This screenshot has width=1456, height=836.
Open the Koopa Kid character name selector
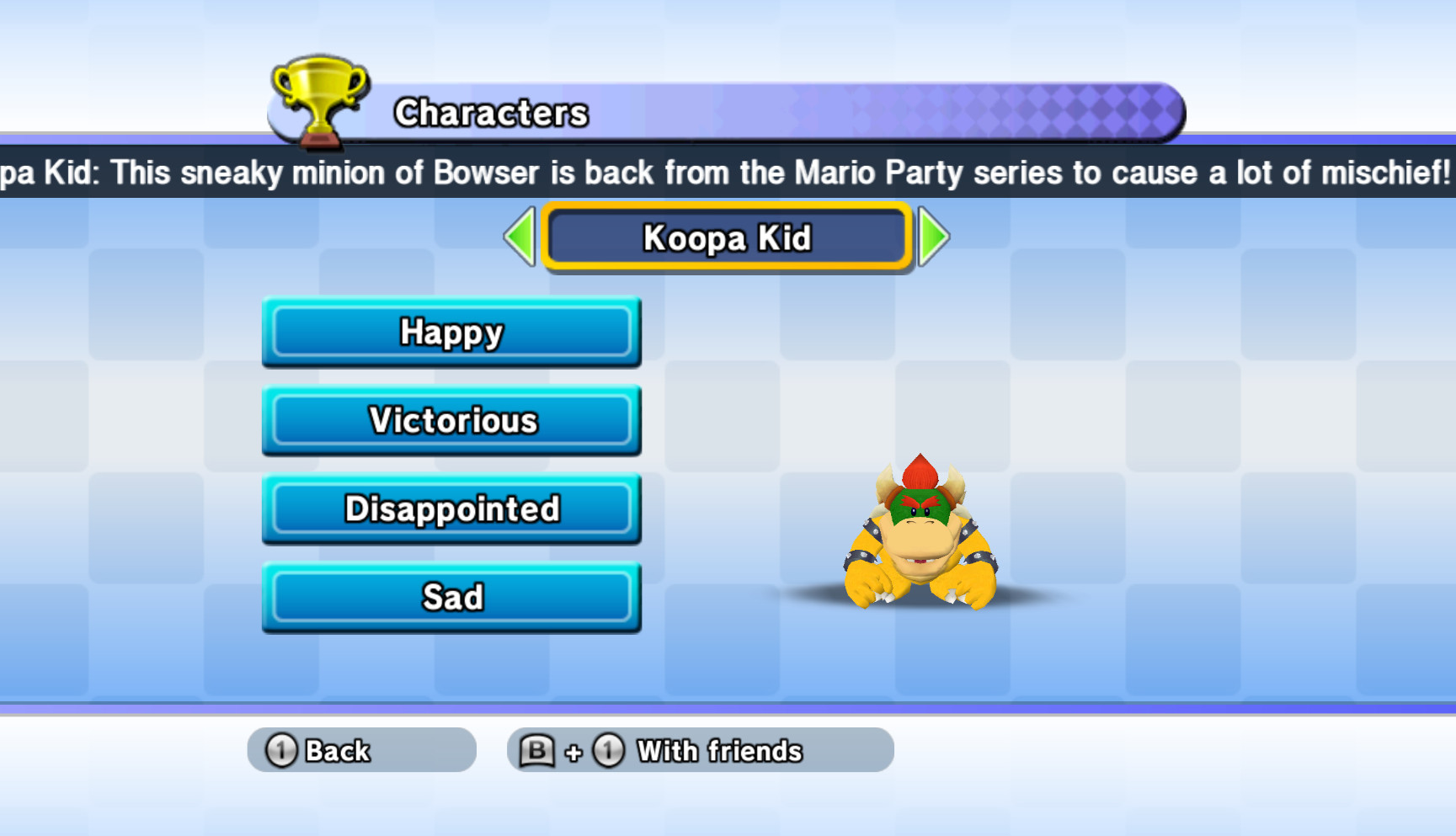tap(726, 239)
